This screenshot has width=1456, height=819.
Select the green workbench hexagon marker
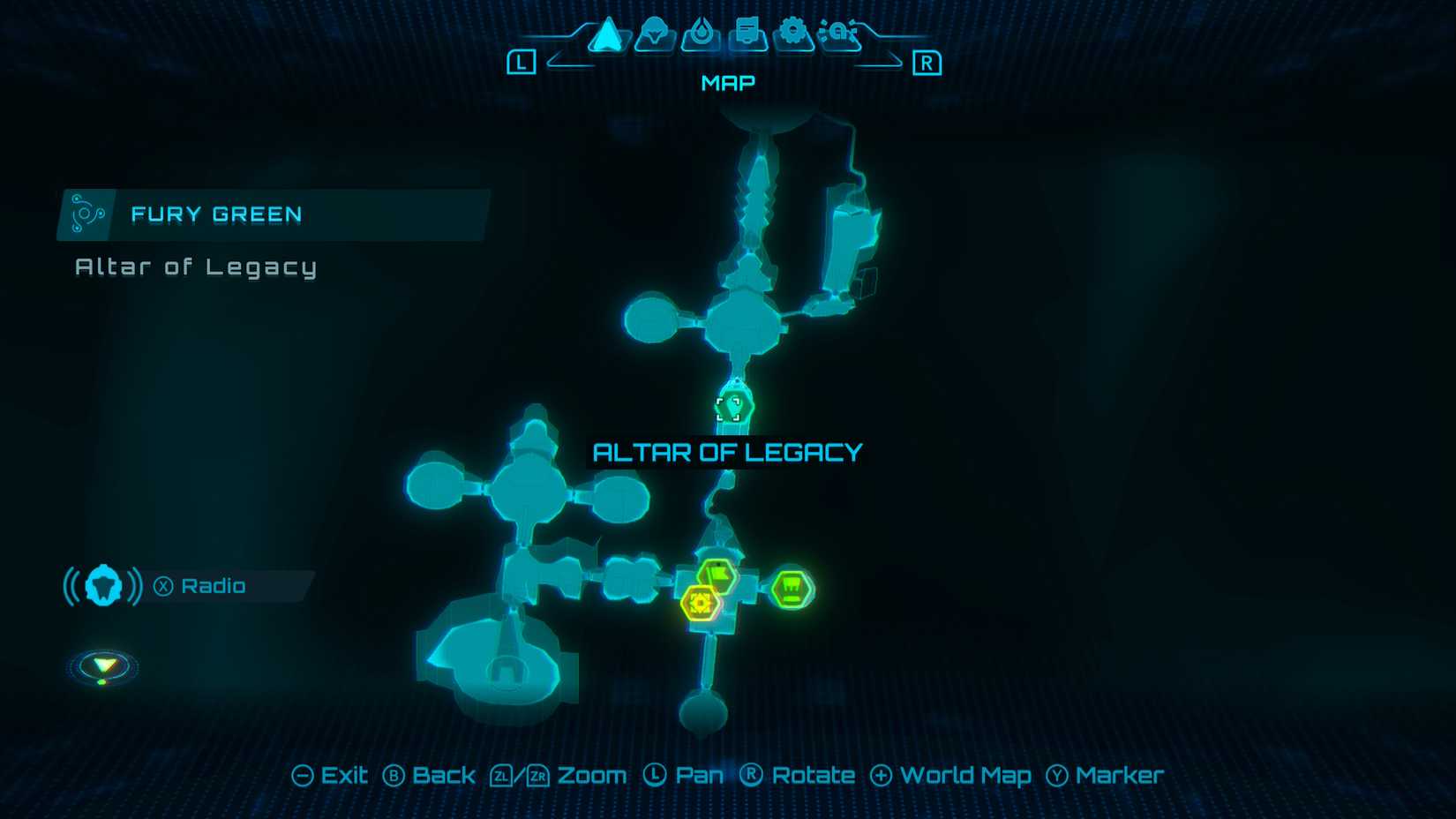coord(790,589)
